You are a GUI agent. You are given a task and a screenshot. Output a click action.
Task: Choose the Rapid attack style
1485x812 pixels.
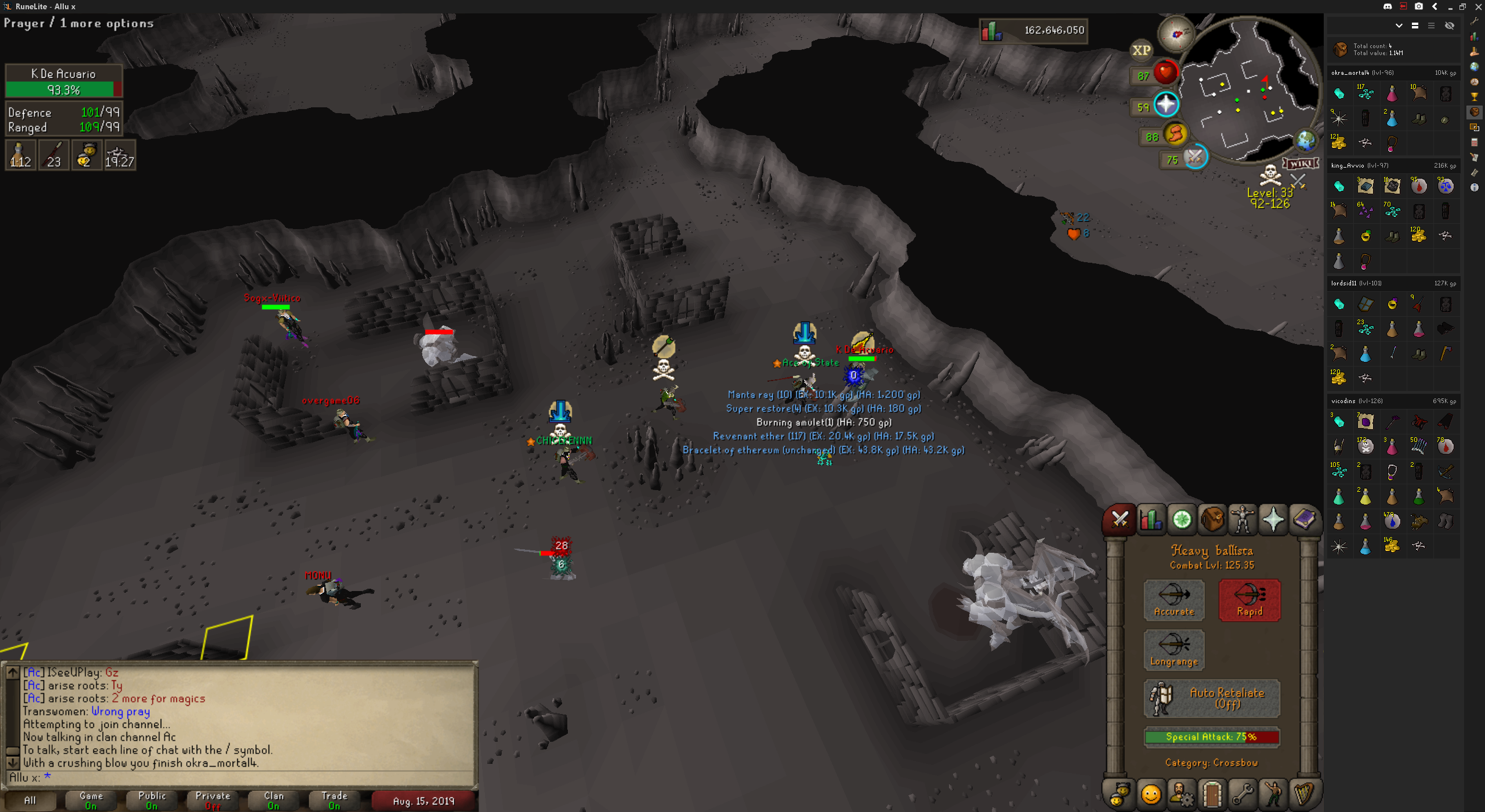click(x=1249, y=600)
